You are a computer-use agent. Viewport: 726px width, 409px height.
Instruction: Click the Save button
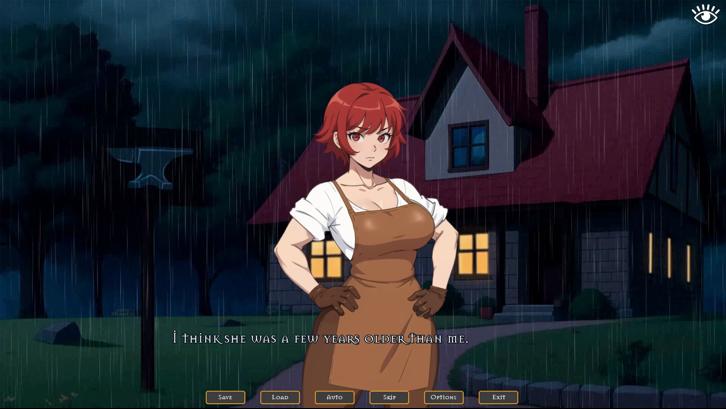[225, 397]
